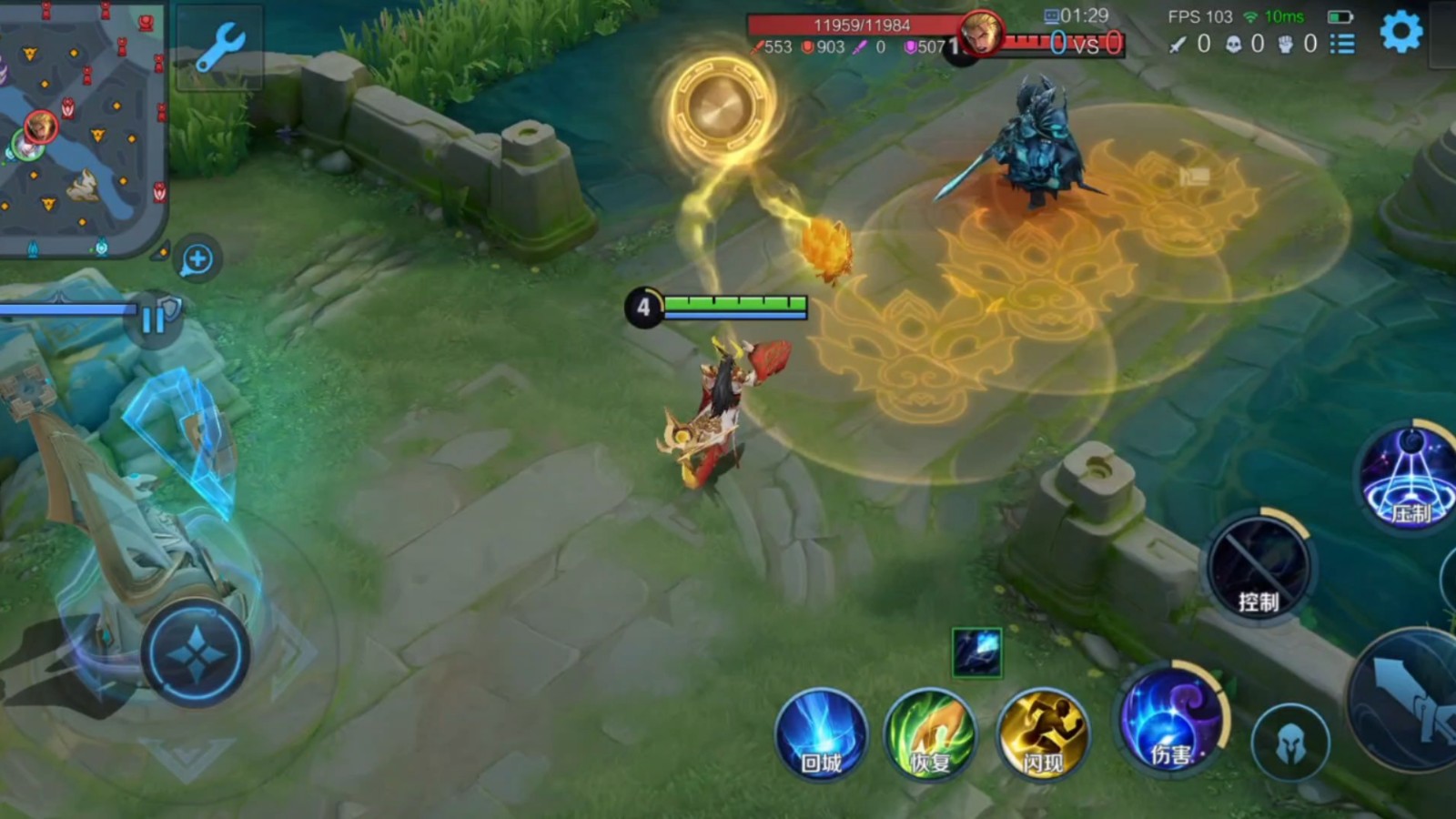Select the helmet target-hero button

1289,743
